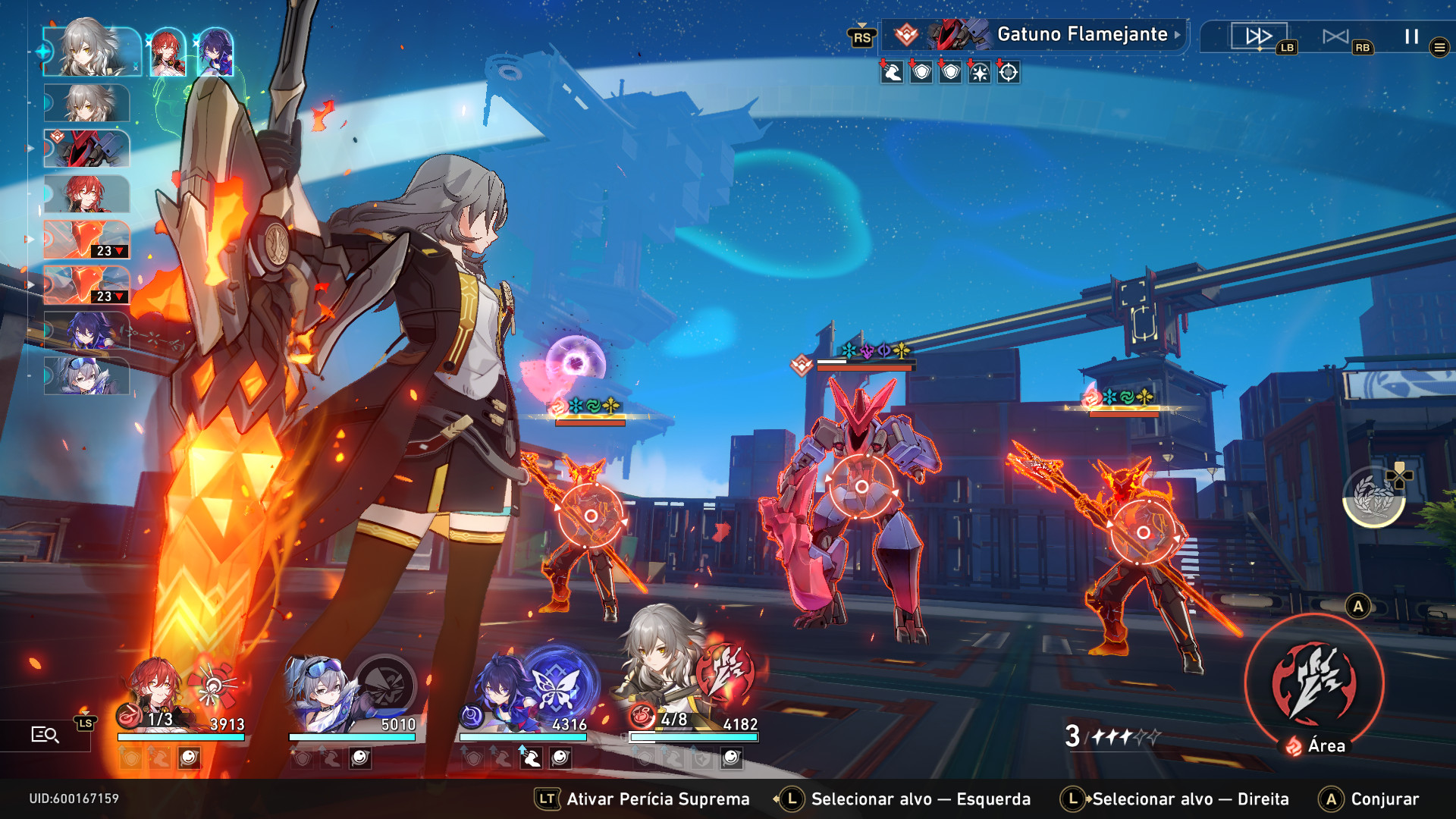Enable auto-battle with the LB double-arrow toggle
The image size is (1456, 819).
[x=1259, y=34]
